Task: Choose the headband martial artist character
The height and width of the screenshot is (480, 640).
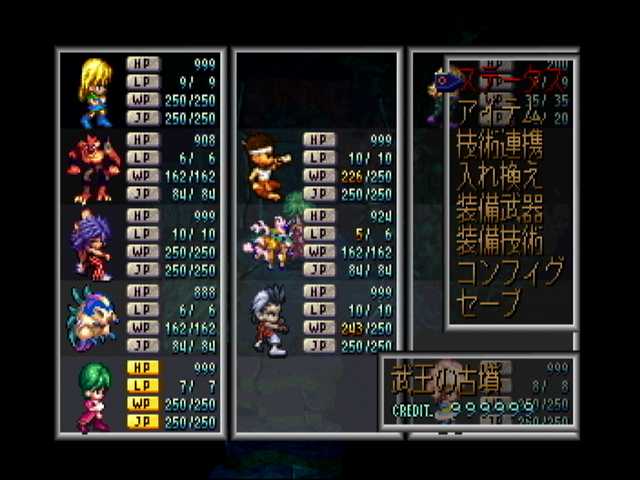Action: [267, 166]
